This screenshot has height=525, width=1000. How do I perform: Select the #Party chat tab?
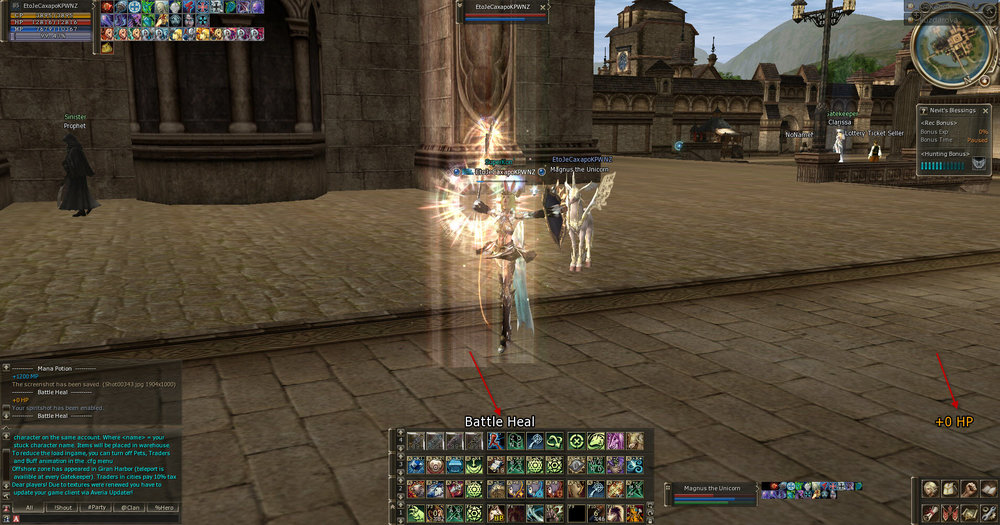[x=97, y=507]
